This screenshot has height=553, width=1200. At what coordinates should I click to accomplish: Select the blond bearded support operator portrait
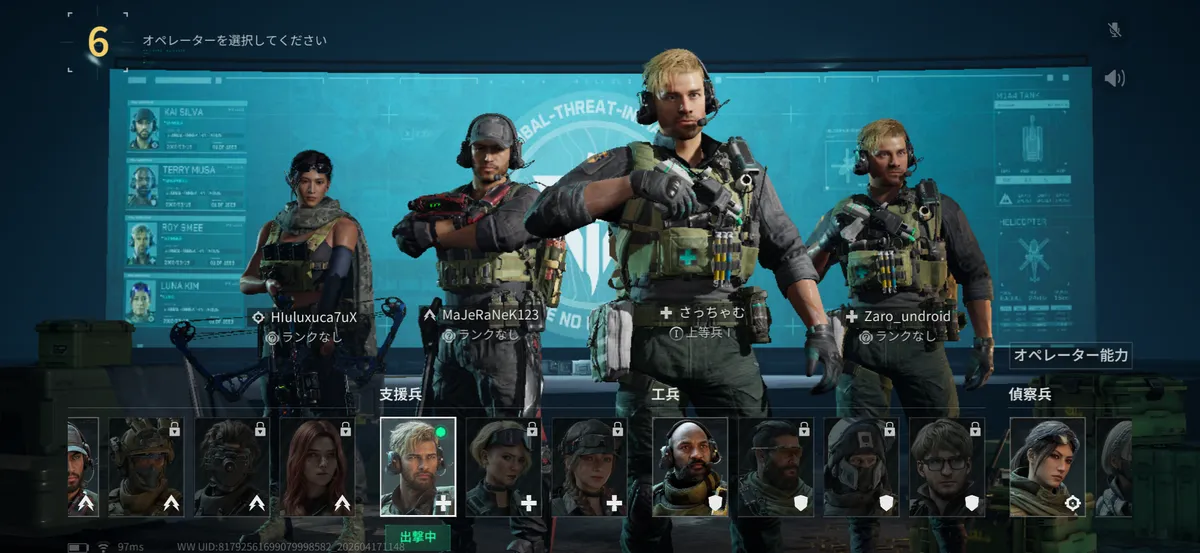[418, 466]
